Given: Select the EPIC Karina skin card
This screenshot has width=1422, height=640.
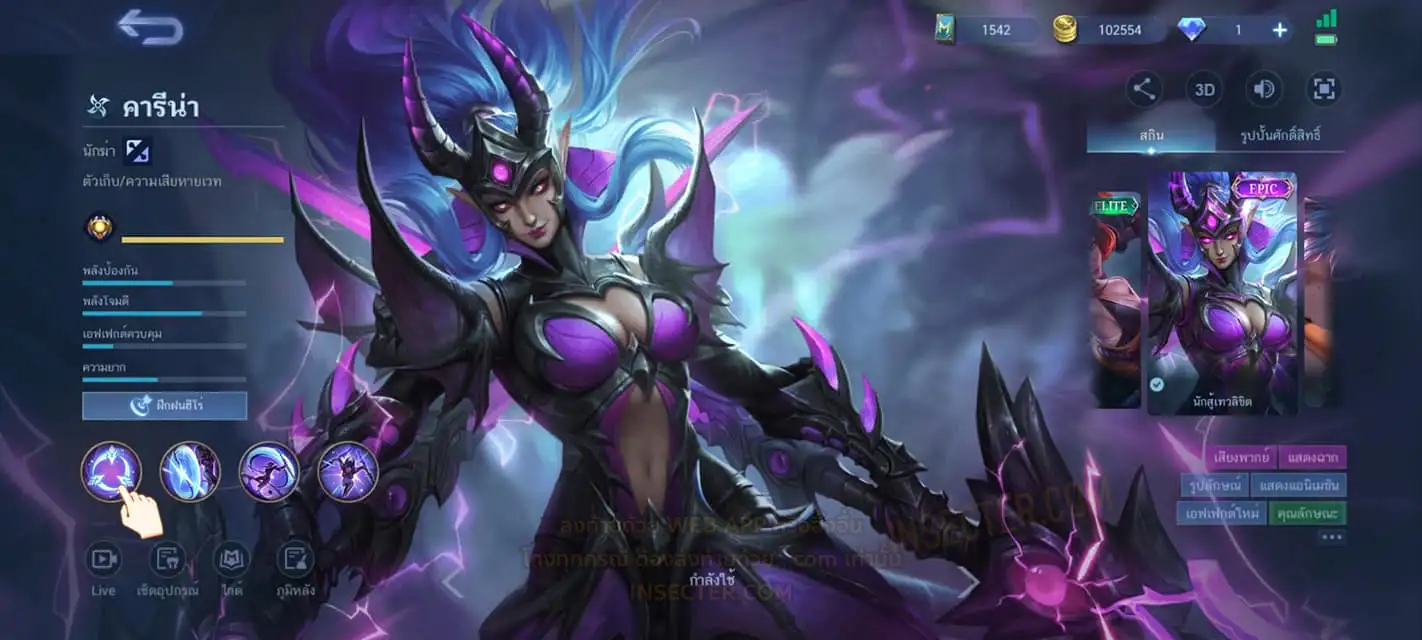Looking at the screenshot, I should pos(1222,293).
